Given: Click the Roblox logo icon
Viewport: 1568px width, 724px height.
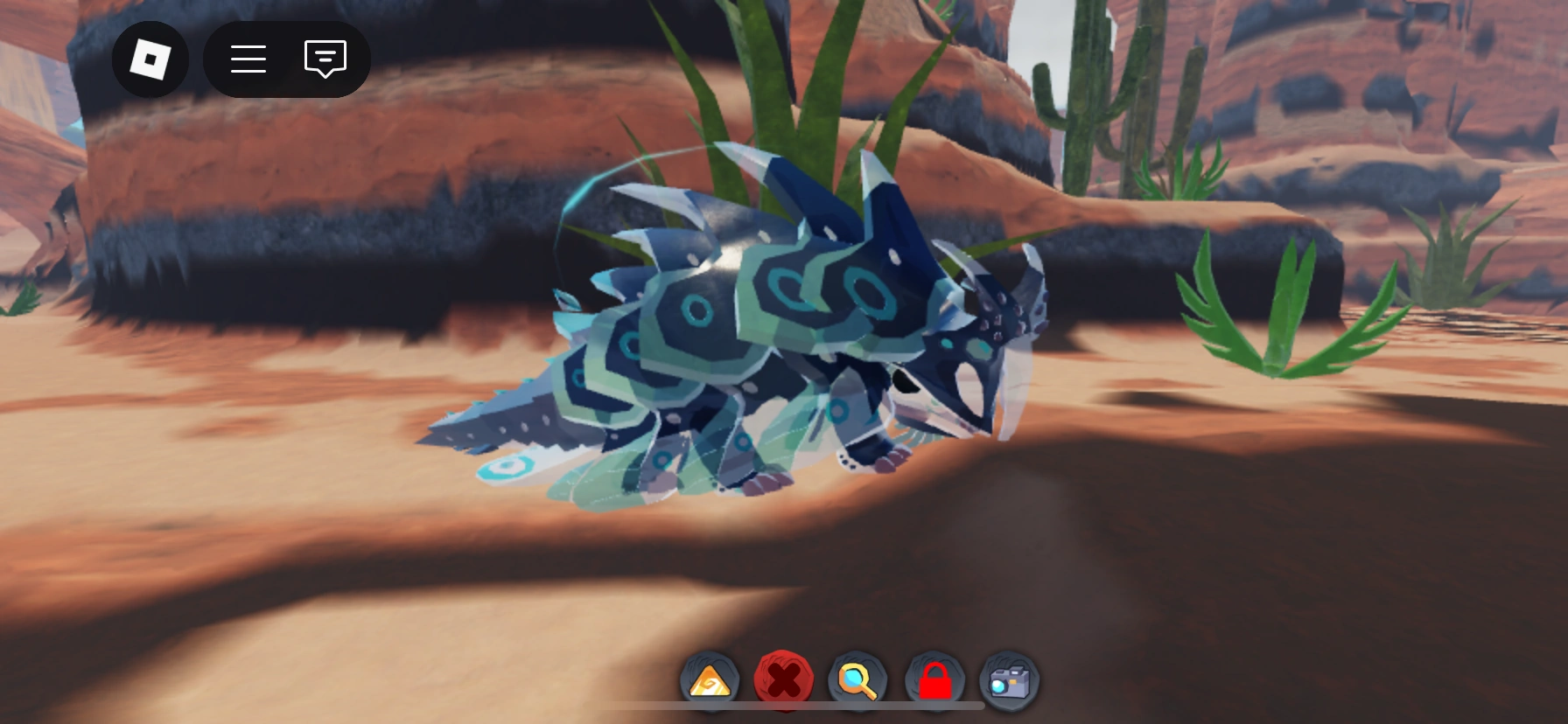Looking at the screenshot, I should (x=150, y=59).
